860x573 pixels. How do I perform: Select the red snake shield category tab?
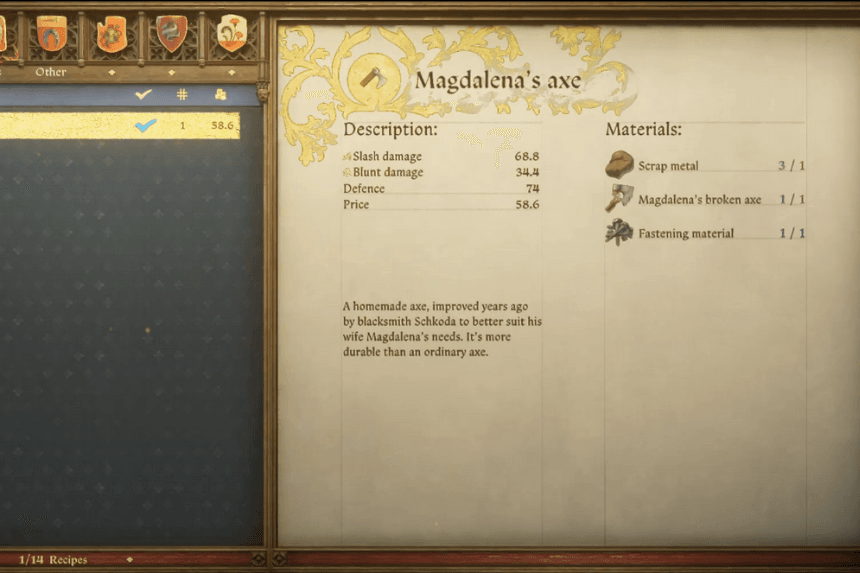(172, 32)
